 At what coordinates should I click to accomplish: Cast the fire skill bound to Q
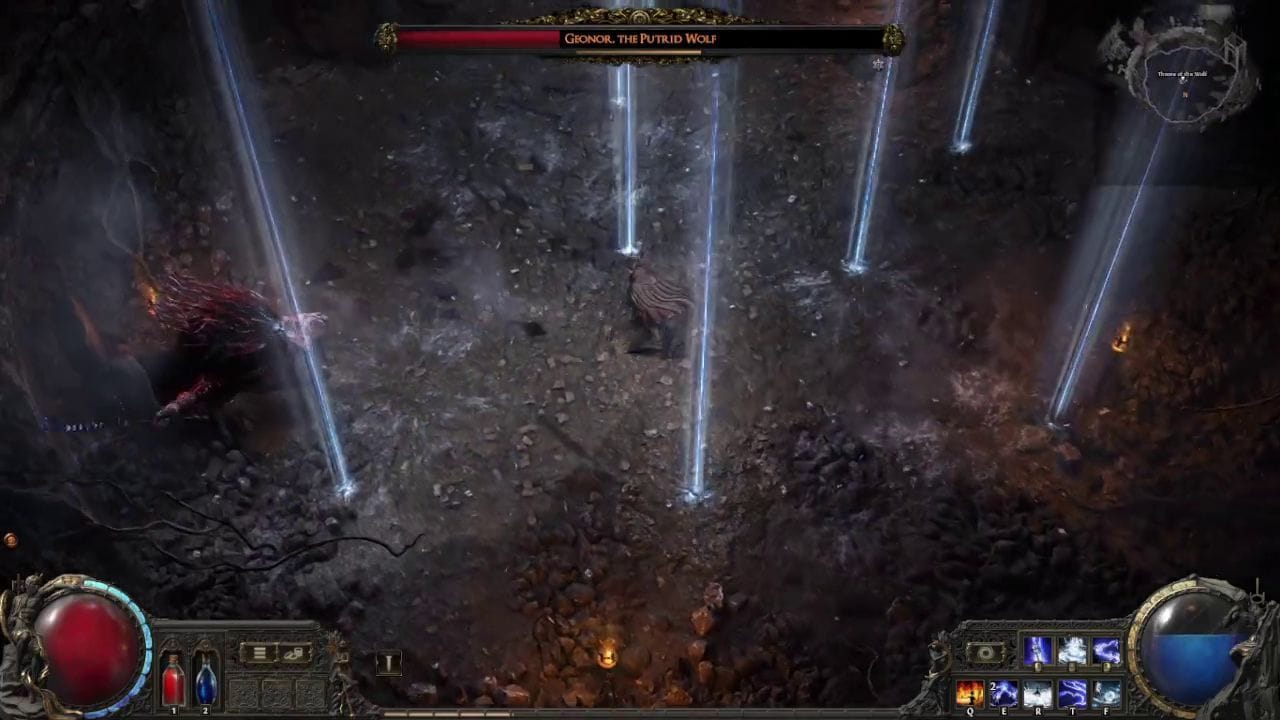(x=970, y=692)
